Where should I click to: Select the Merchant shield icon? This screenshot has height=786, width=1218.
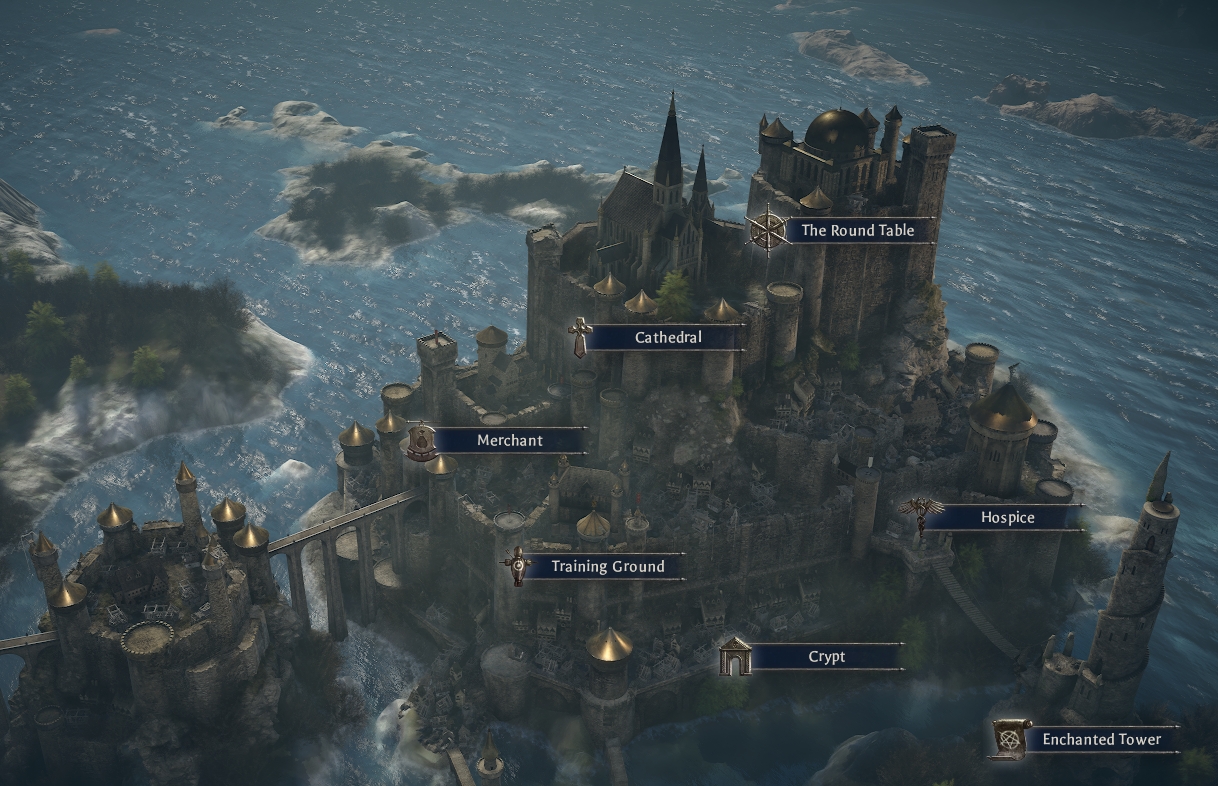[422, 441]
